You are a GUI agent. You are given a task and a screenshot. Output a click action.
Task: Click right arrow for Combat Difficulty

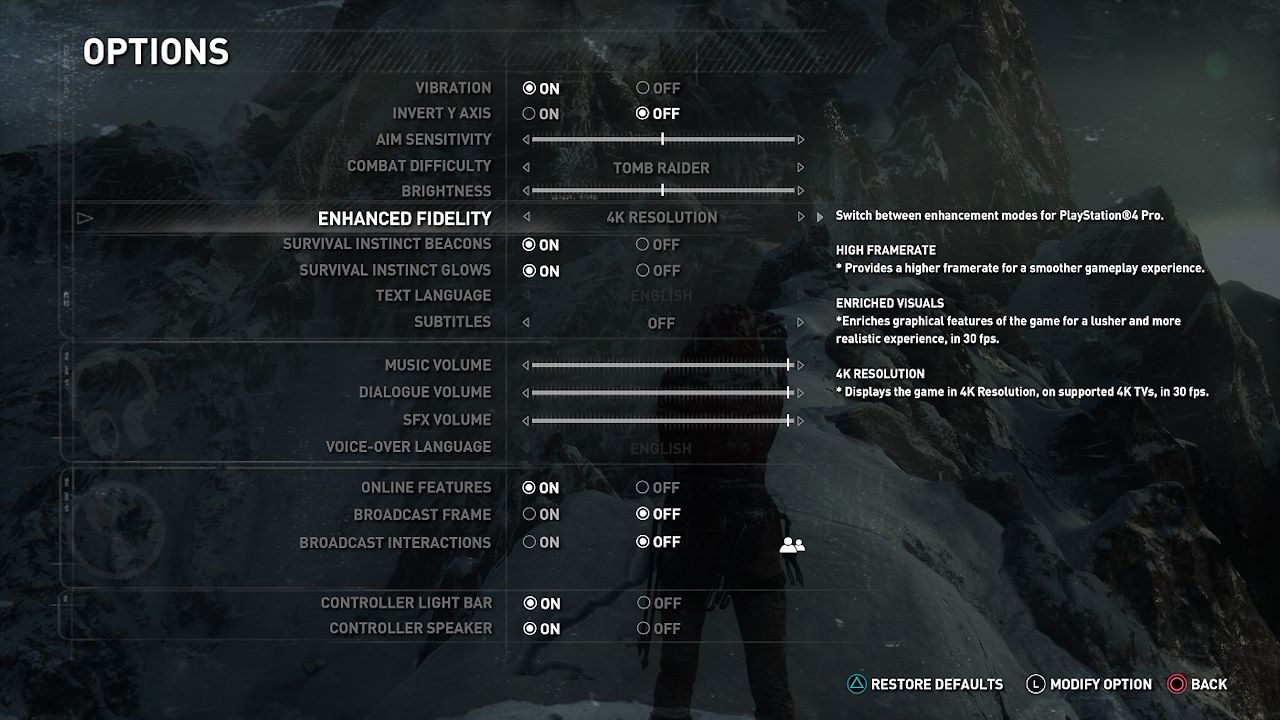[x=800, y=167]
